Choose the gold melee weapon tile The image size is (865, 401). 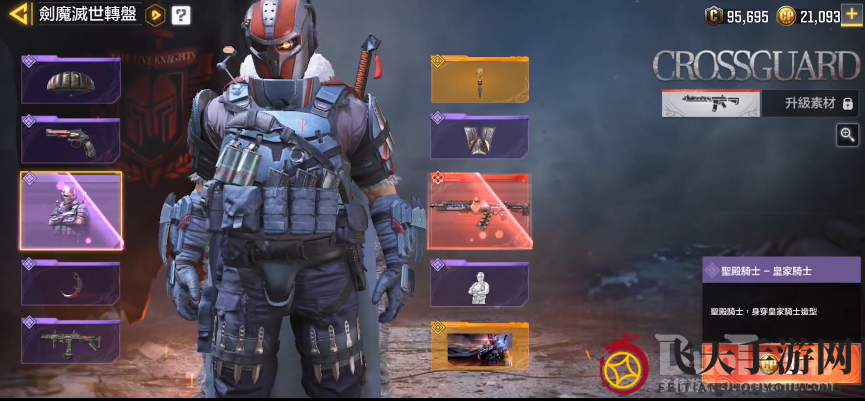point(479,80)
